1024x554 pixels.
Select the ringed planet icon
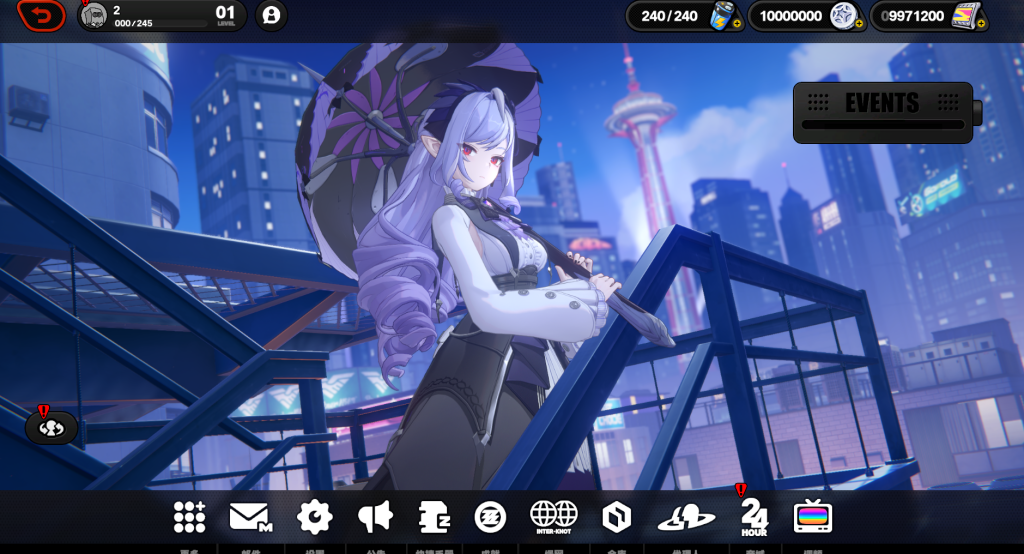tap(686, 517)
